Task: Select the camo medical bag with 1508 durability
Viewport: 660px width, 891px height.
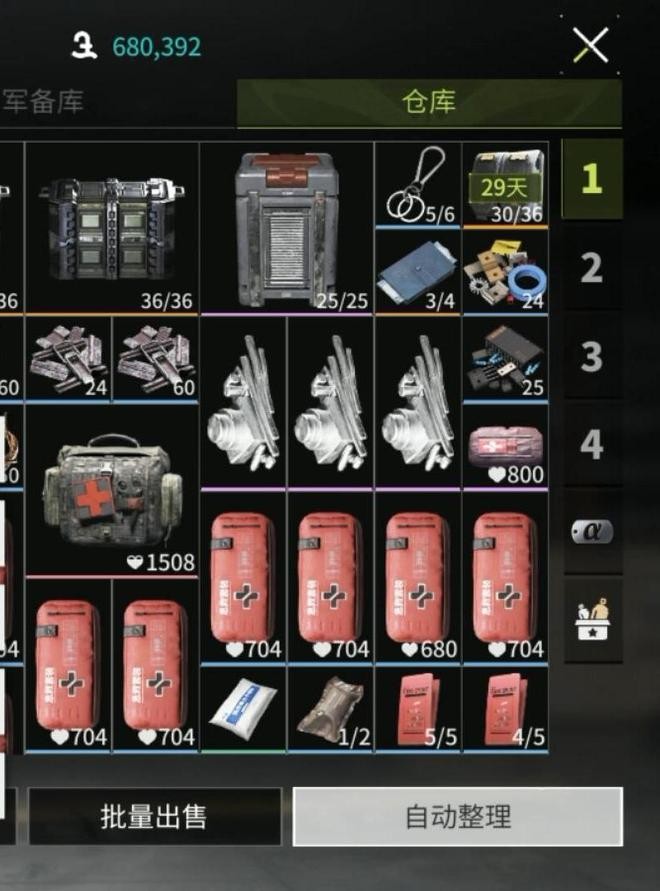Action: coord(111,490)
